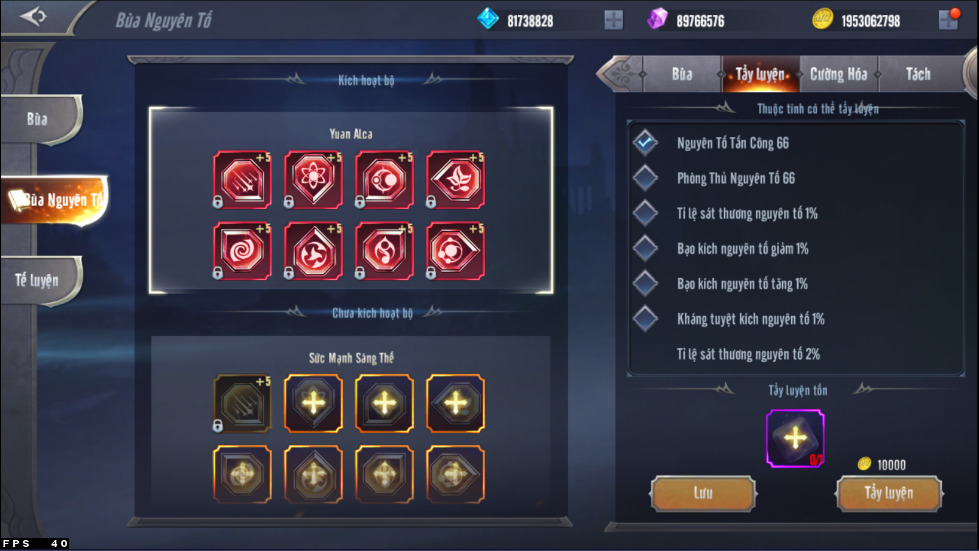The image size is (979, 551).
Task: Select the Bùa Nguyên Tố side tab
Action: (56, 200)
